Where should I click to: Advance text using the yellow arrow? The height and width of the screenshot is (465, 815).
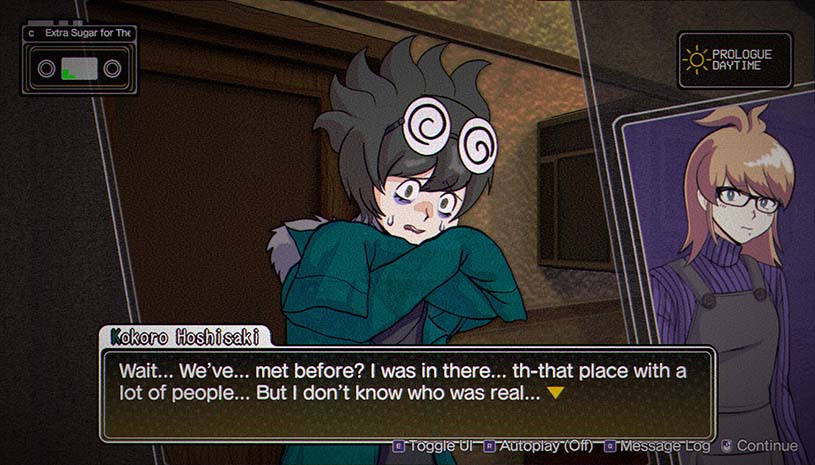tap(555, 393)
